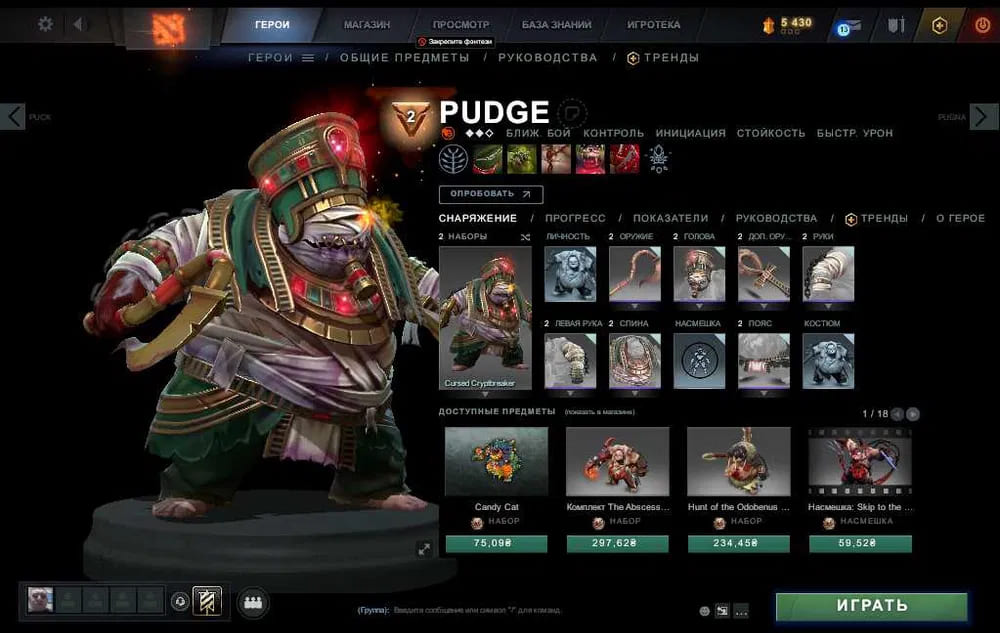Viewport: 1000px width, 633px height.
Task: Go to the ИГРОТЕКА tab
Action: (x=653, y=24)
